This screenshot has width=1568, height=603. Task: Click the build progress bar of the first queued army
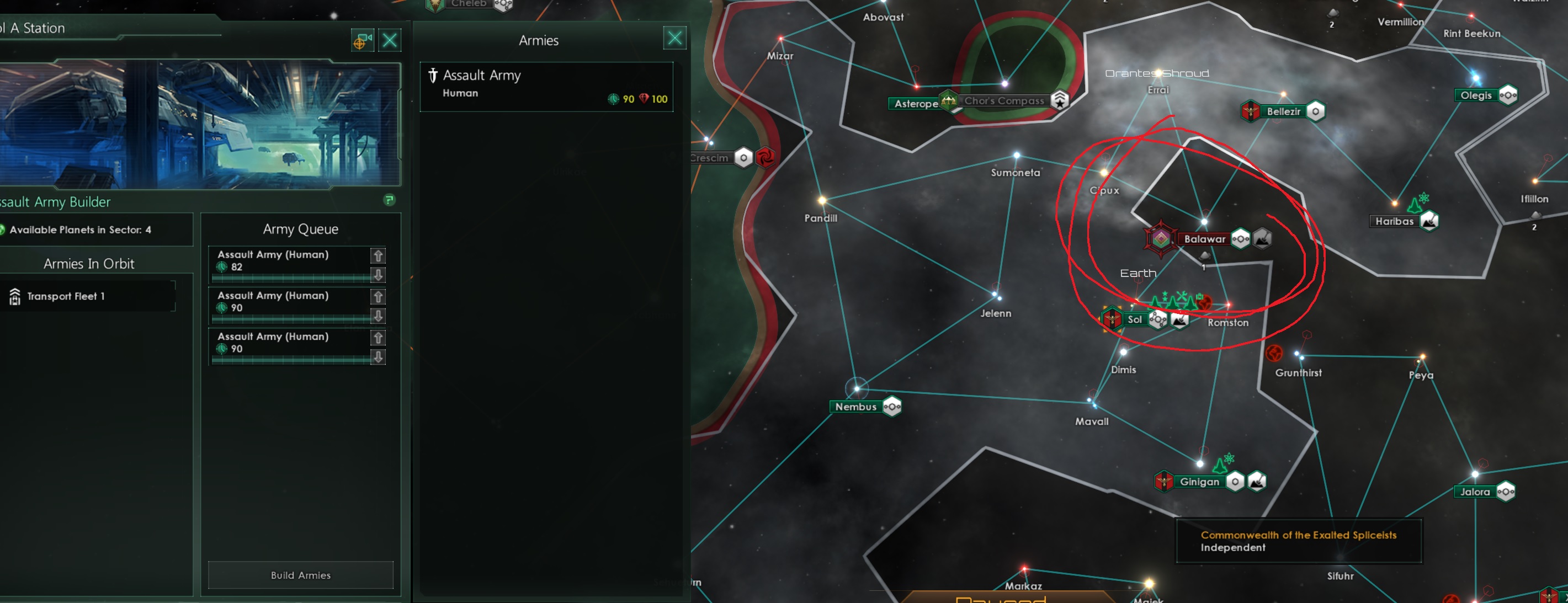coord(292,279)
